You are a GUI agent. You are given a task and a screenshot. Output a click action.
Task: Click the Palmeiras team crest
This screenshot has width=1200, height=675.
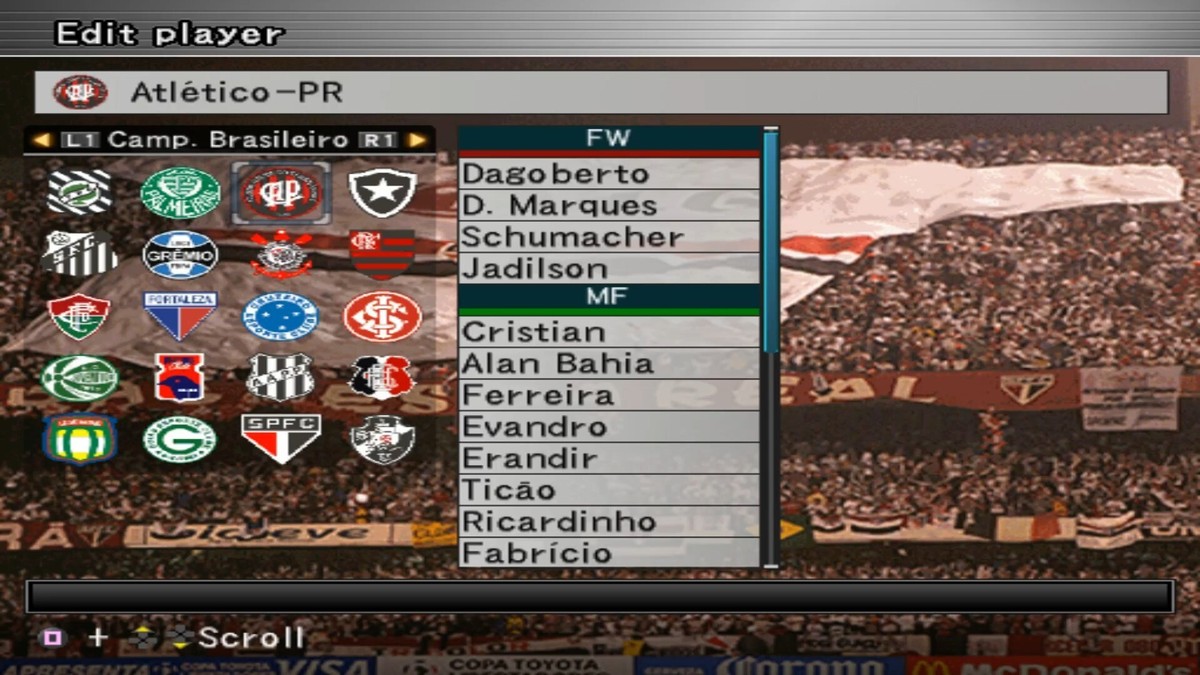point(180,192)
